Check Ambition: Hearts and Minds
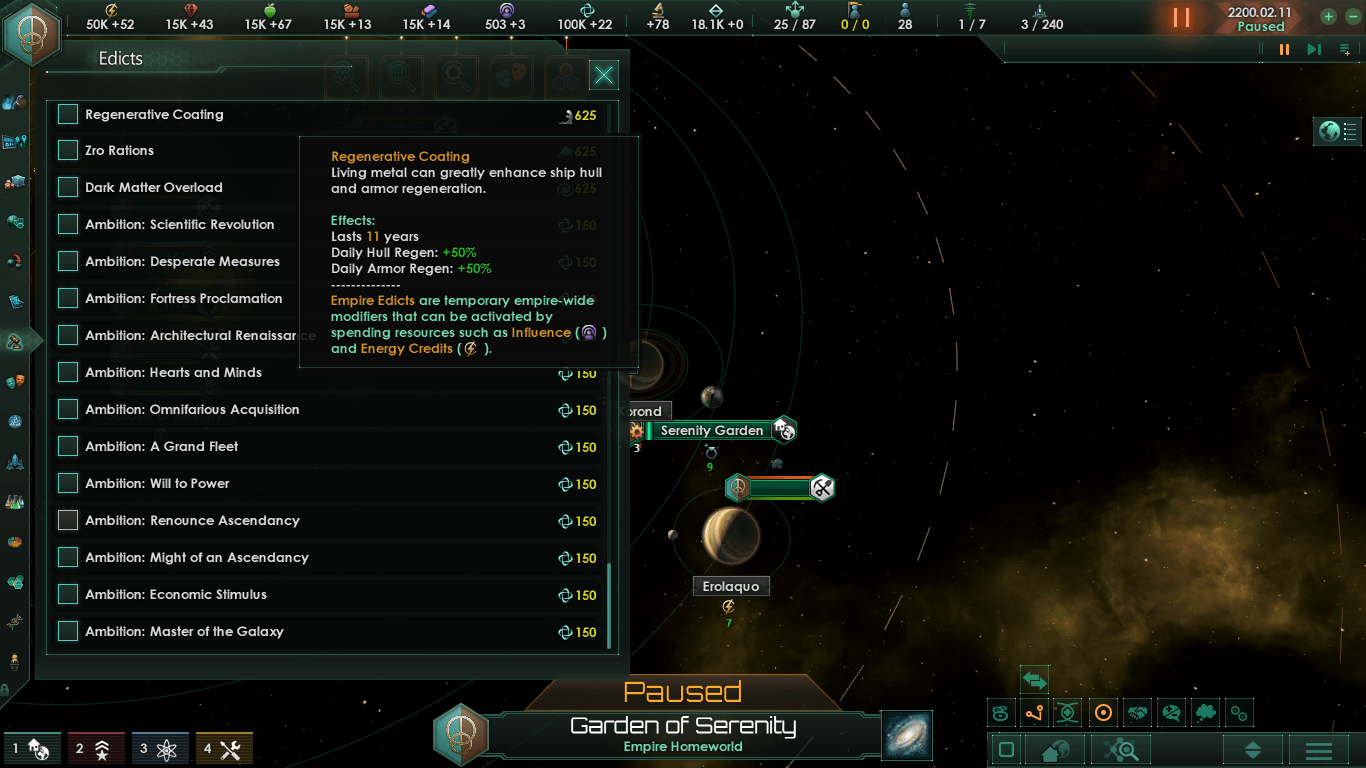1366x768 pixels. (x=68, y=373)
